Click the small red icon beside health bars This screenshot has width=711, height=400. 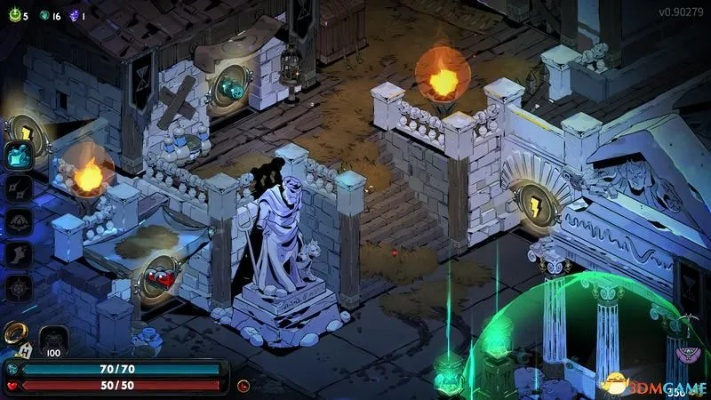coord(243,385)
